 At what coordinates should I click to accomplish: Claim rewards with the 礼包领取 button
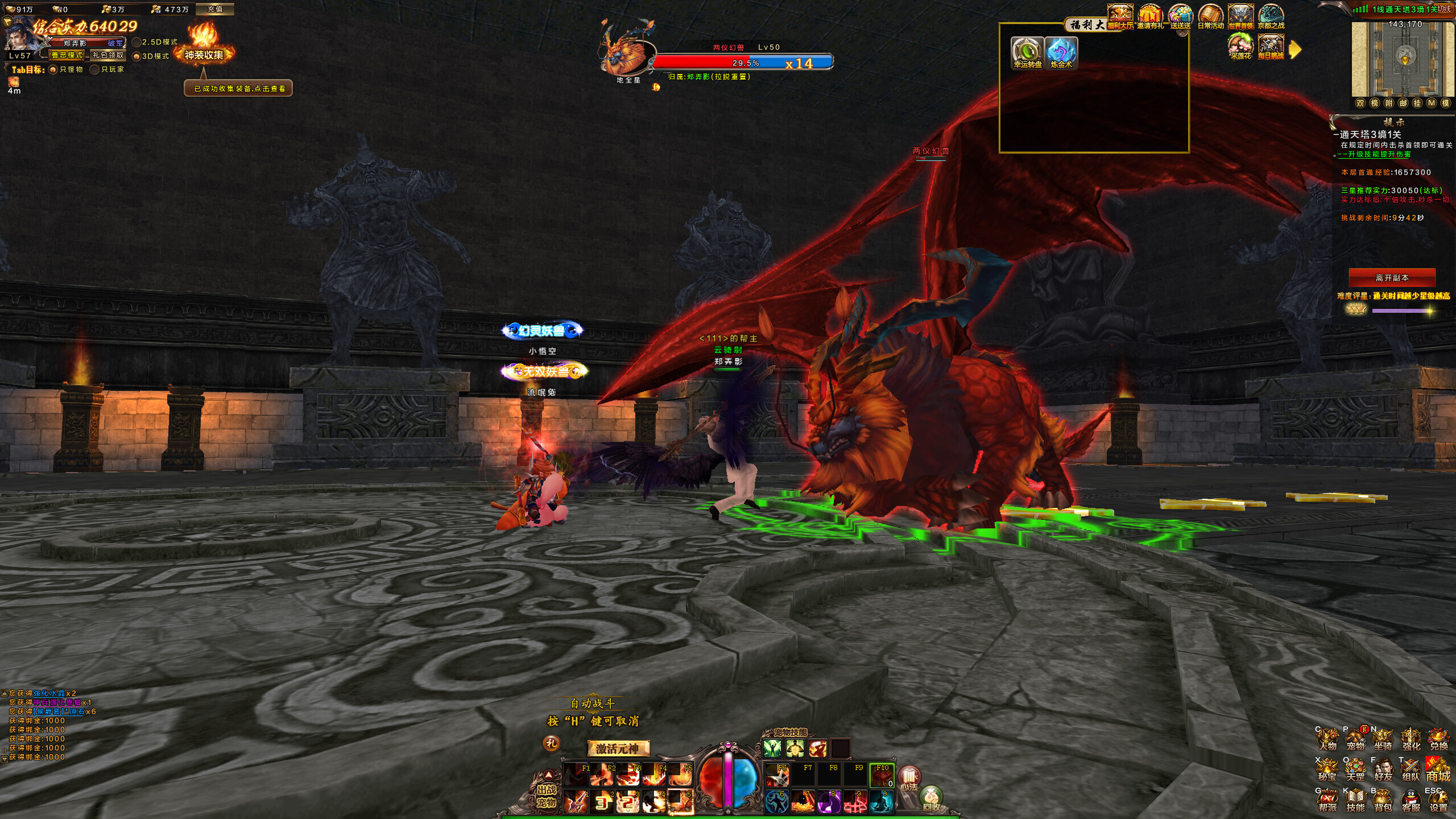108,55
